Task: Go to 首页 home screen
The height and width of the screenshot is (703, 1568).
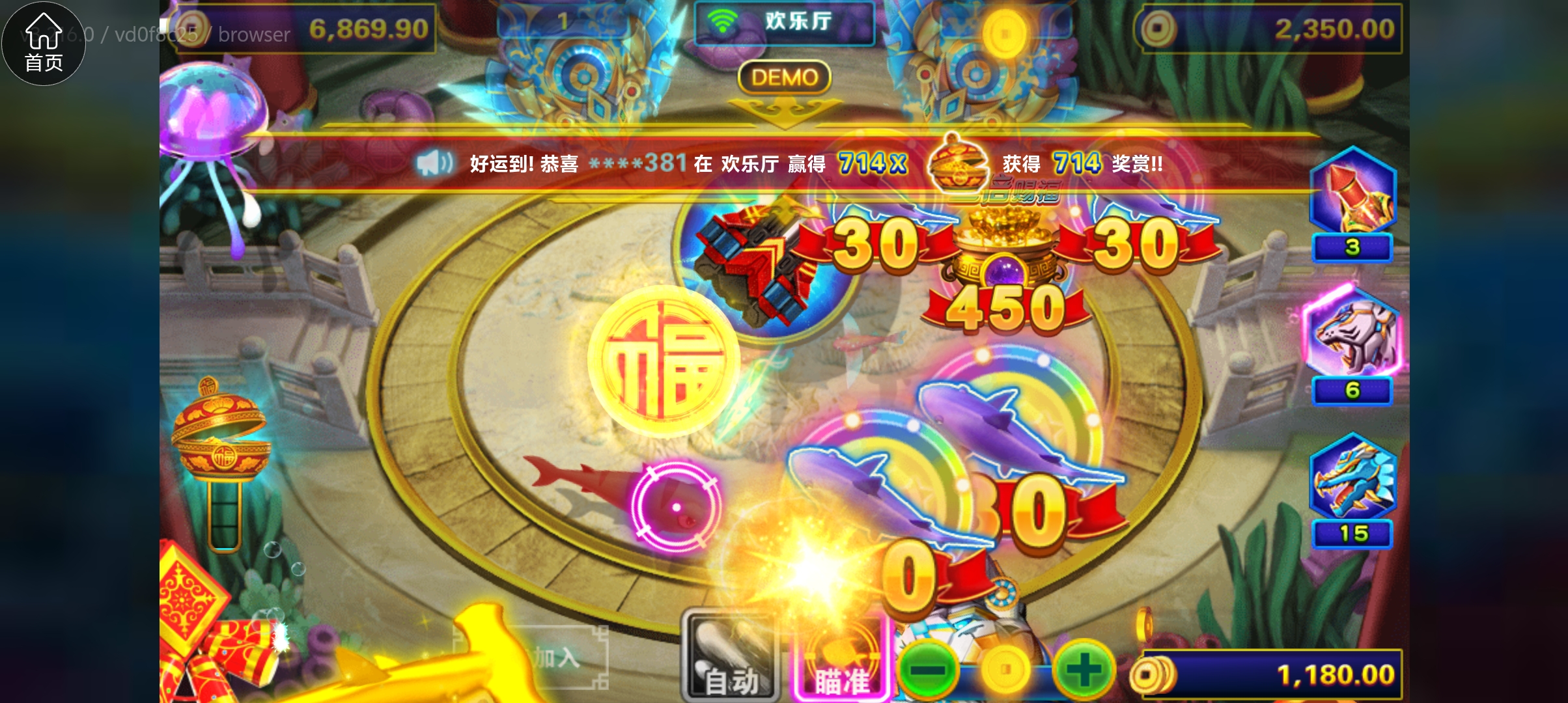Action: (43, 42)
